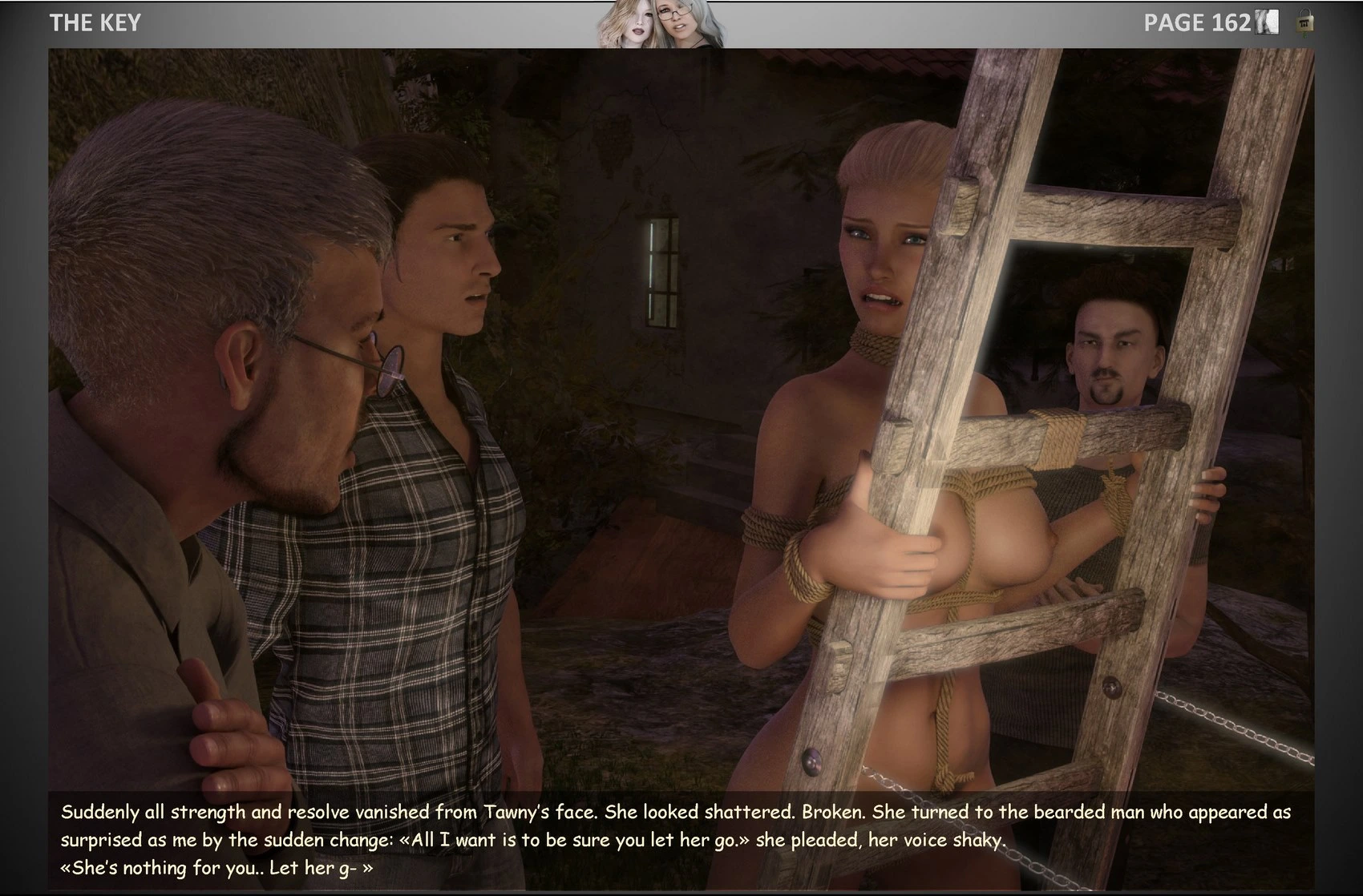Click the two-women portrait logo in the header
Screen dimensions: 1363x896
(659, 24)
